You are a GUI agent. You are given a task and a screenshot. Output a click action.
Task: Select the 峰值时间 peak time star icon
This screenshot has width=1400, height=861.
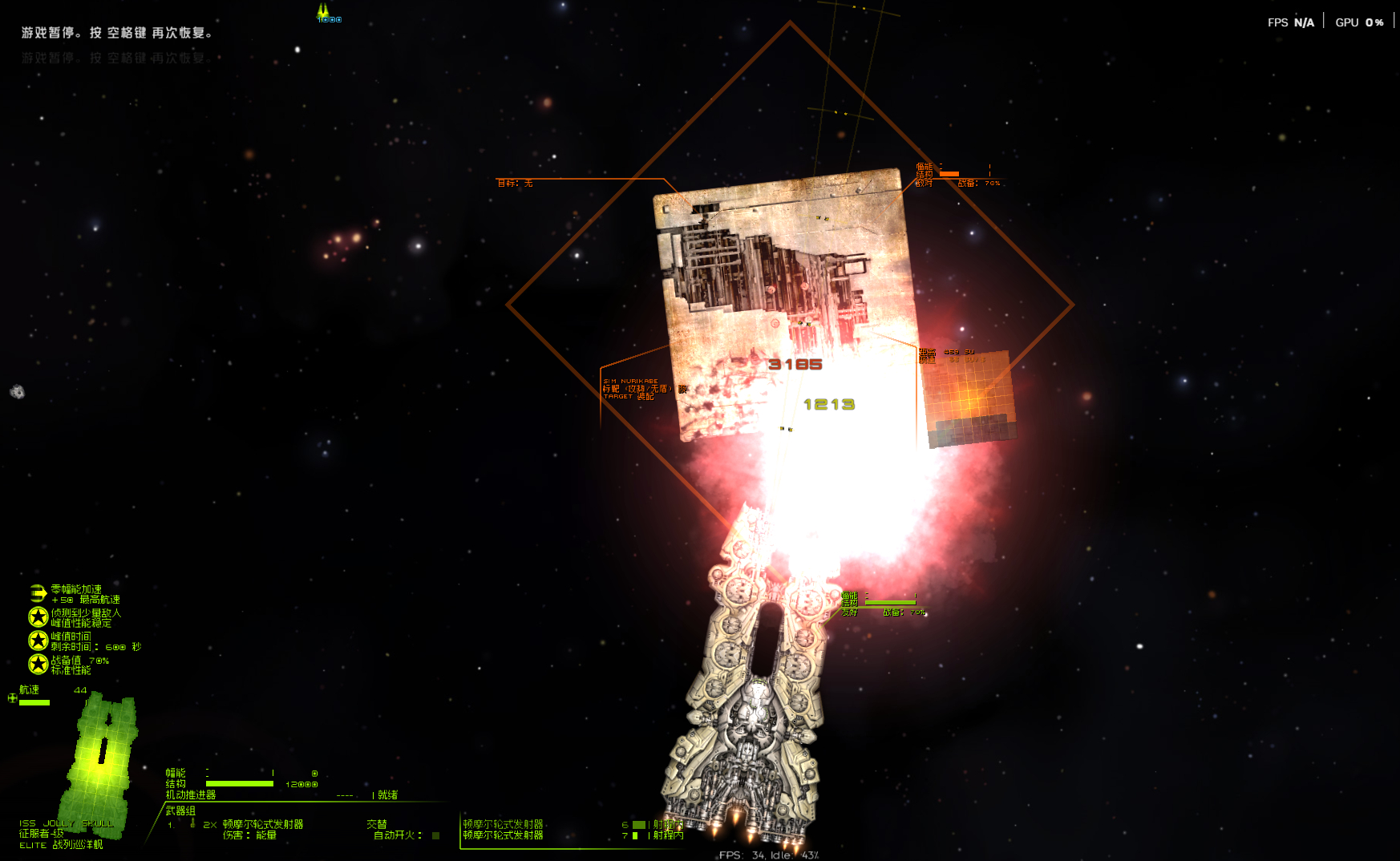[x=38, y=641]
